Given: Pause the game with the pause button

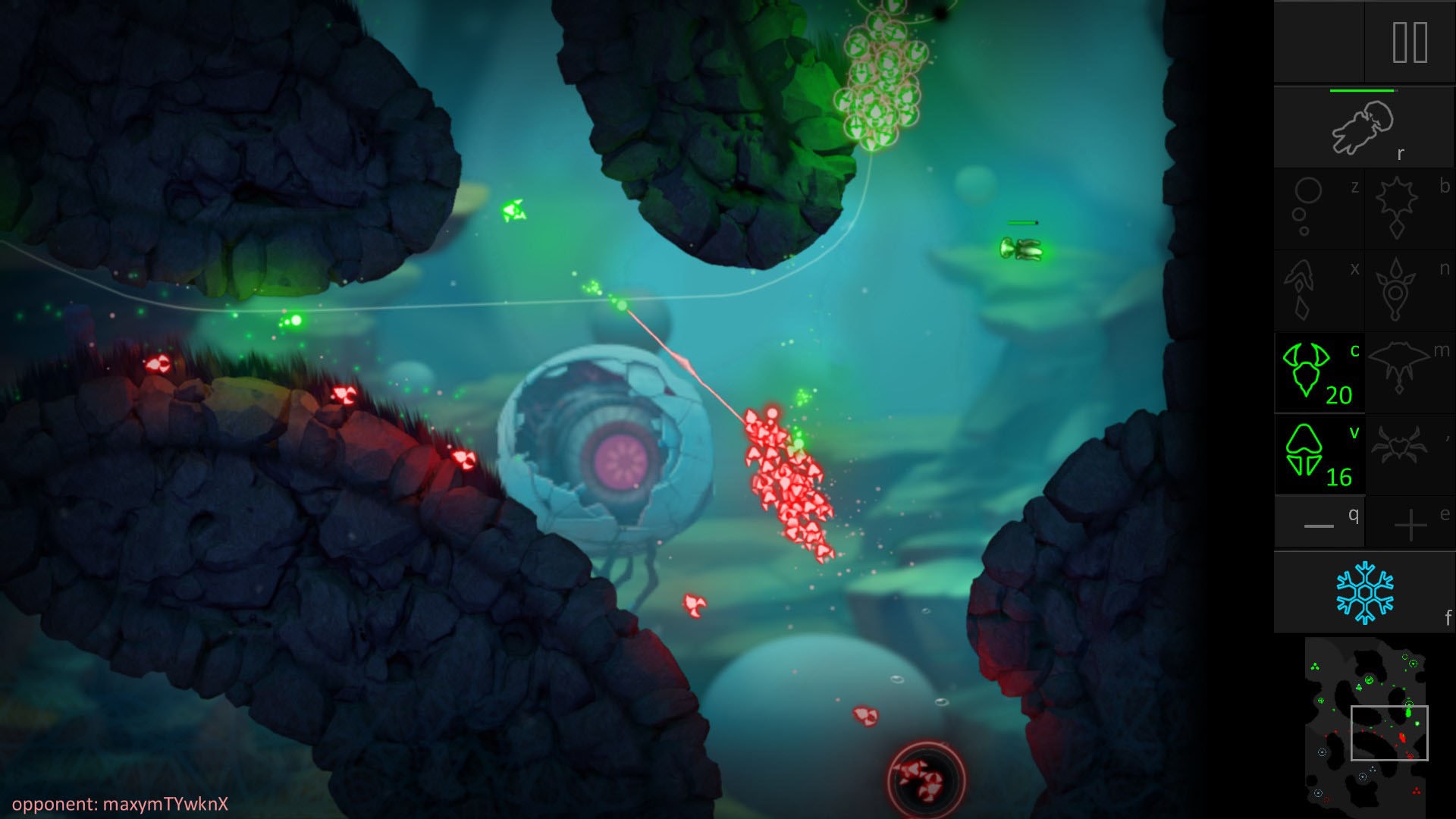Looking at the screenshot, I should coord(1410,42).
